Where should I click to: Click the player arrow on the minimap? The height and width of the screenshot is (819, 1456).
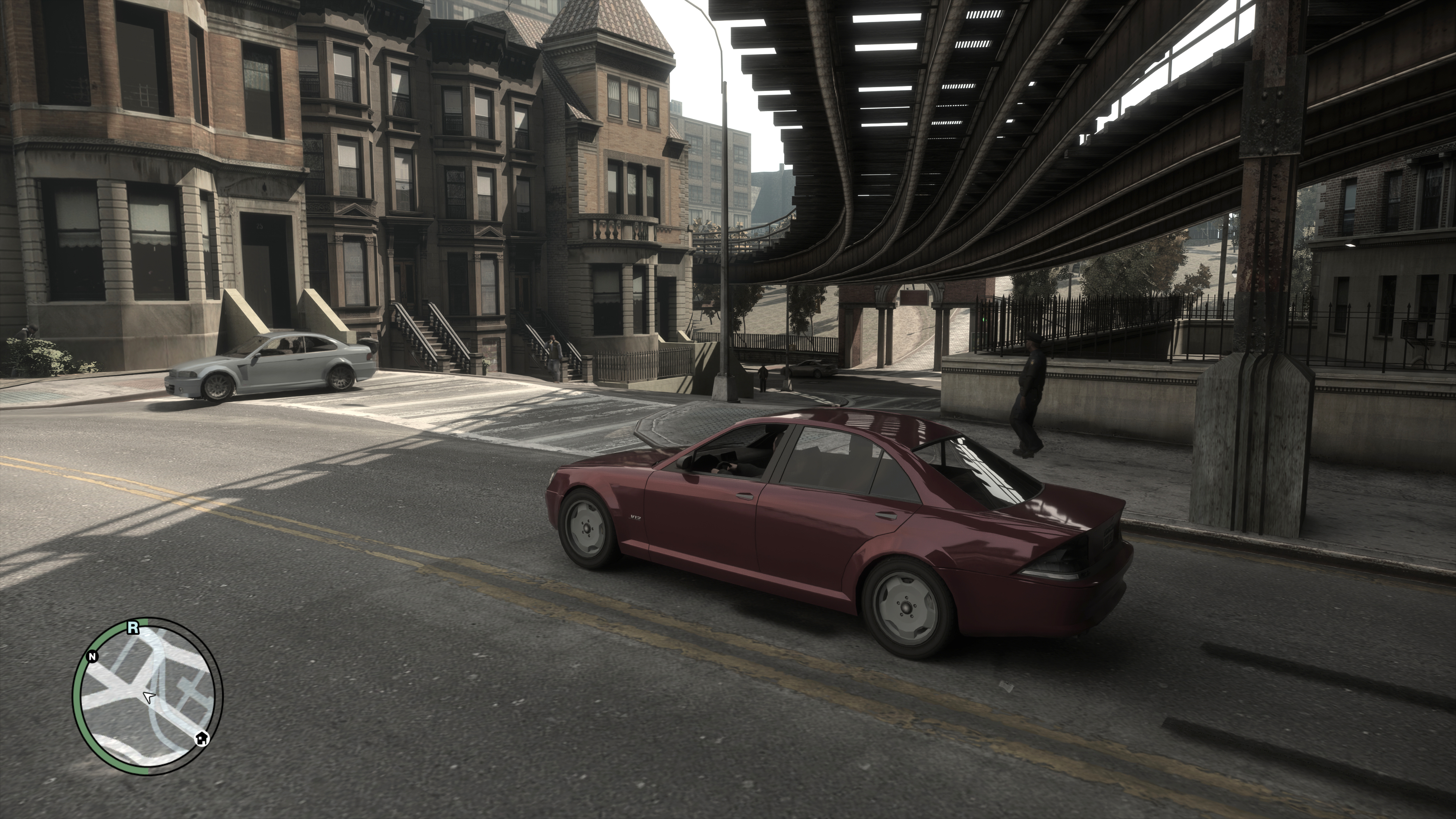point(149,697)
